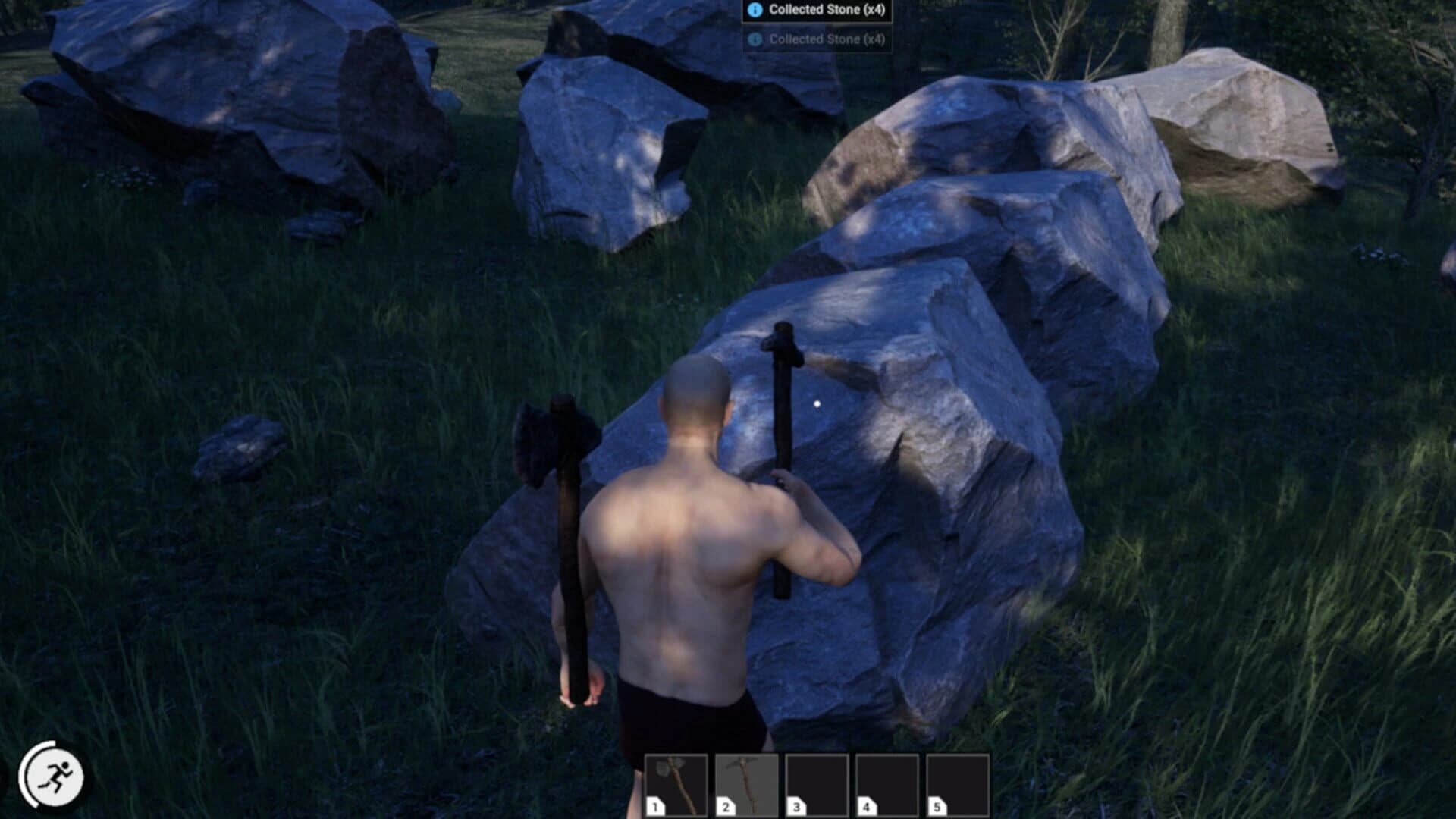The image size is (1456, 819).
Task: Click the crosshair dot at screen center
Action: (816, 403)
